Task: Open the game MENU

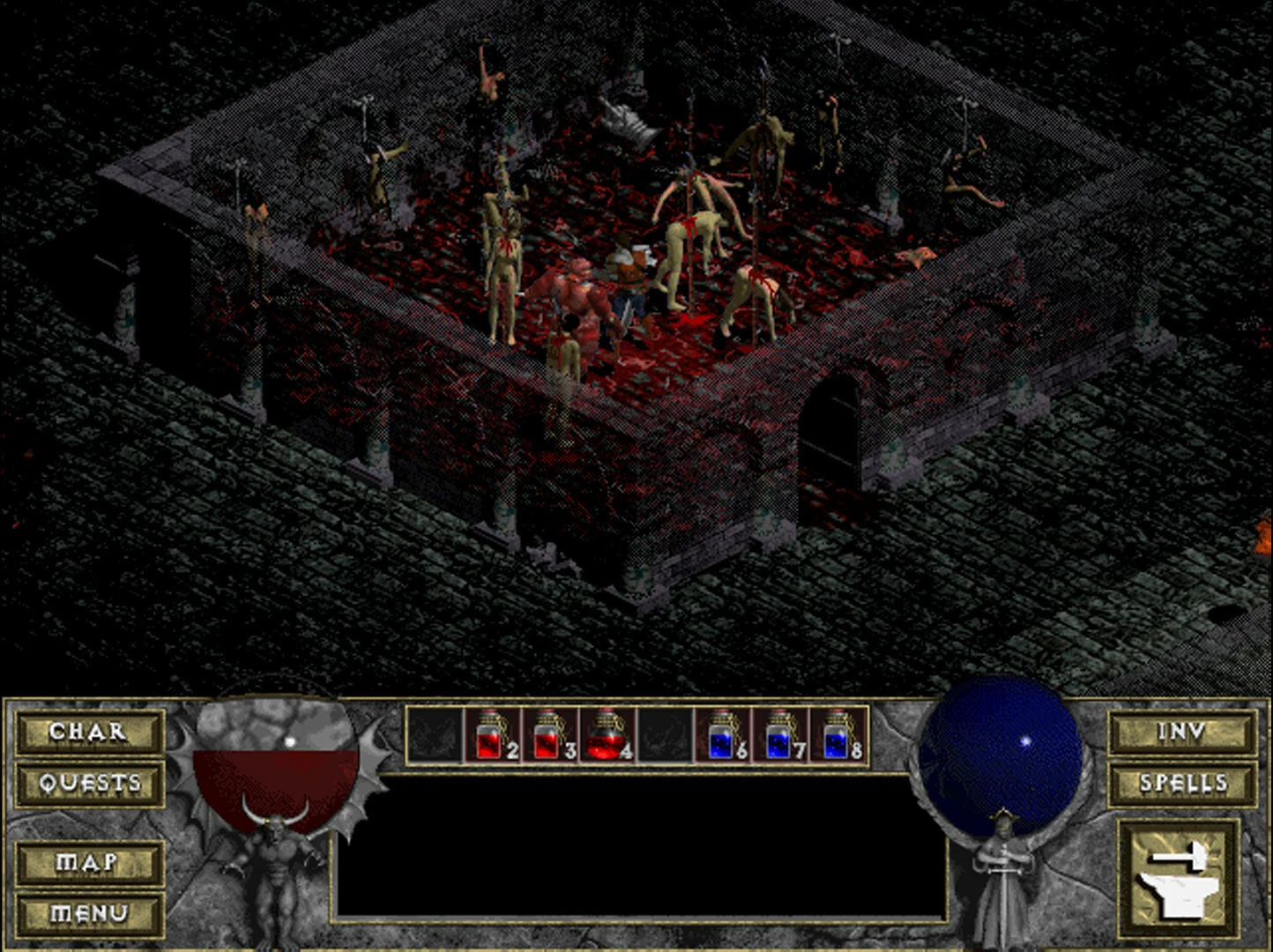Action: (88, 913)
